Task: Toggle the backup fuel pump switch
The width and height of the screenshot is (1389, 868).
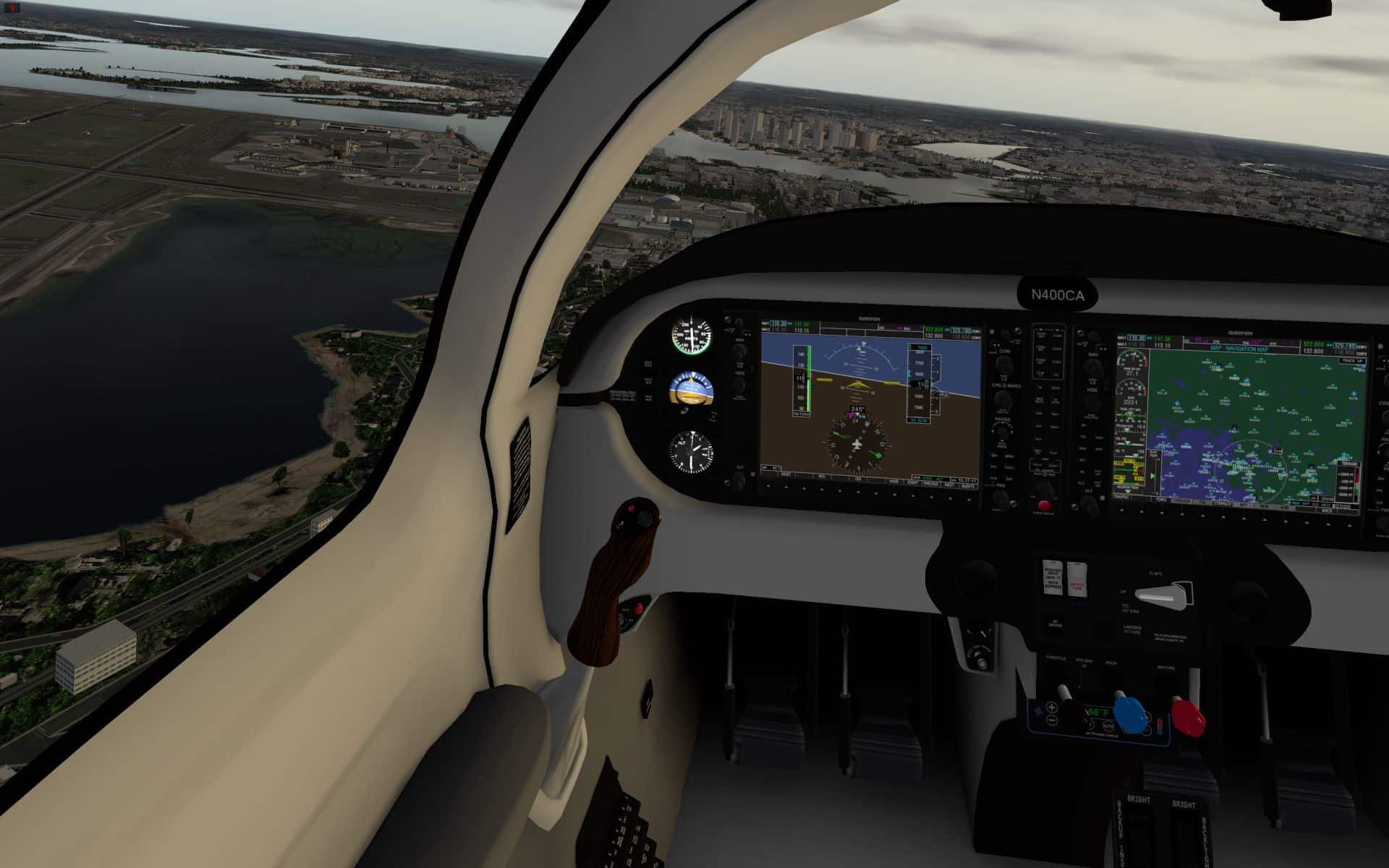Action: pyautogui.click(x=1076, y=579)
